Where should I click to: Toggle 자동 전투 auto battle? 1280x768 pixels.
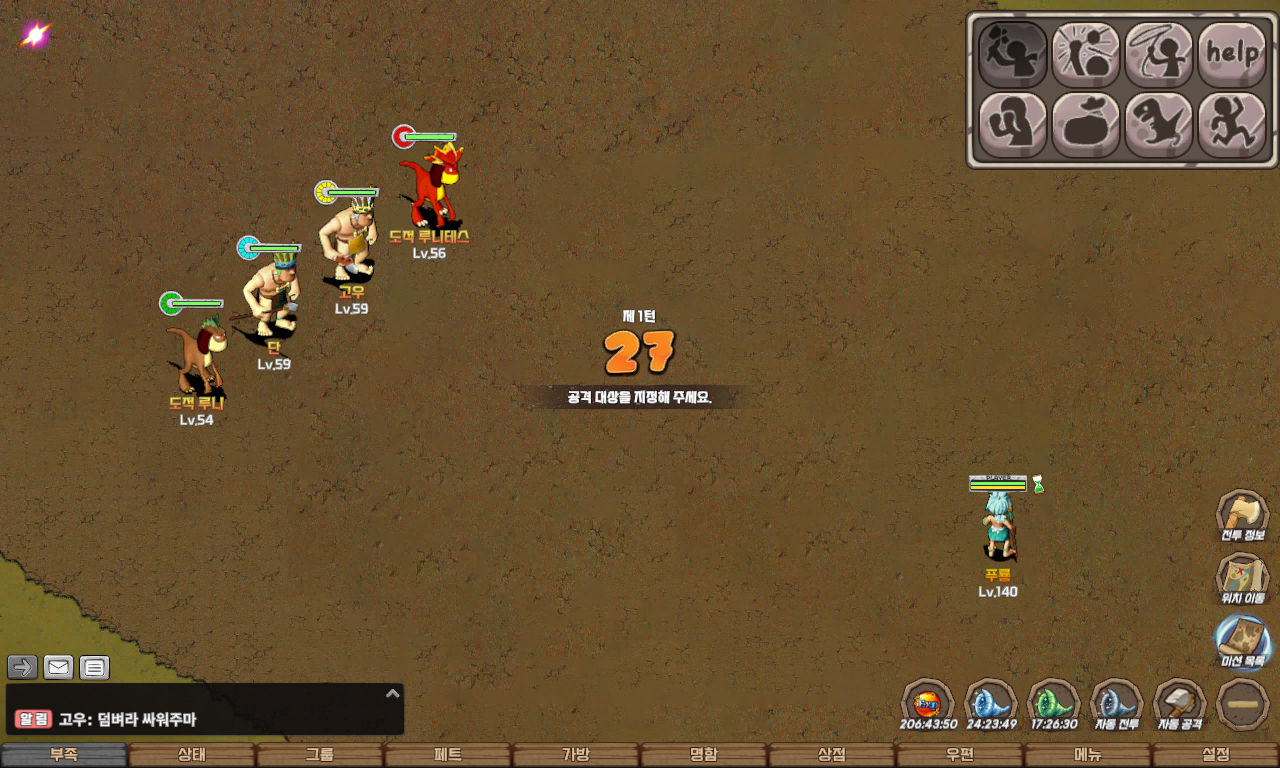pos(1116,704)
